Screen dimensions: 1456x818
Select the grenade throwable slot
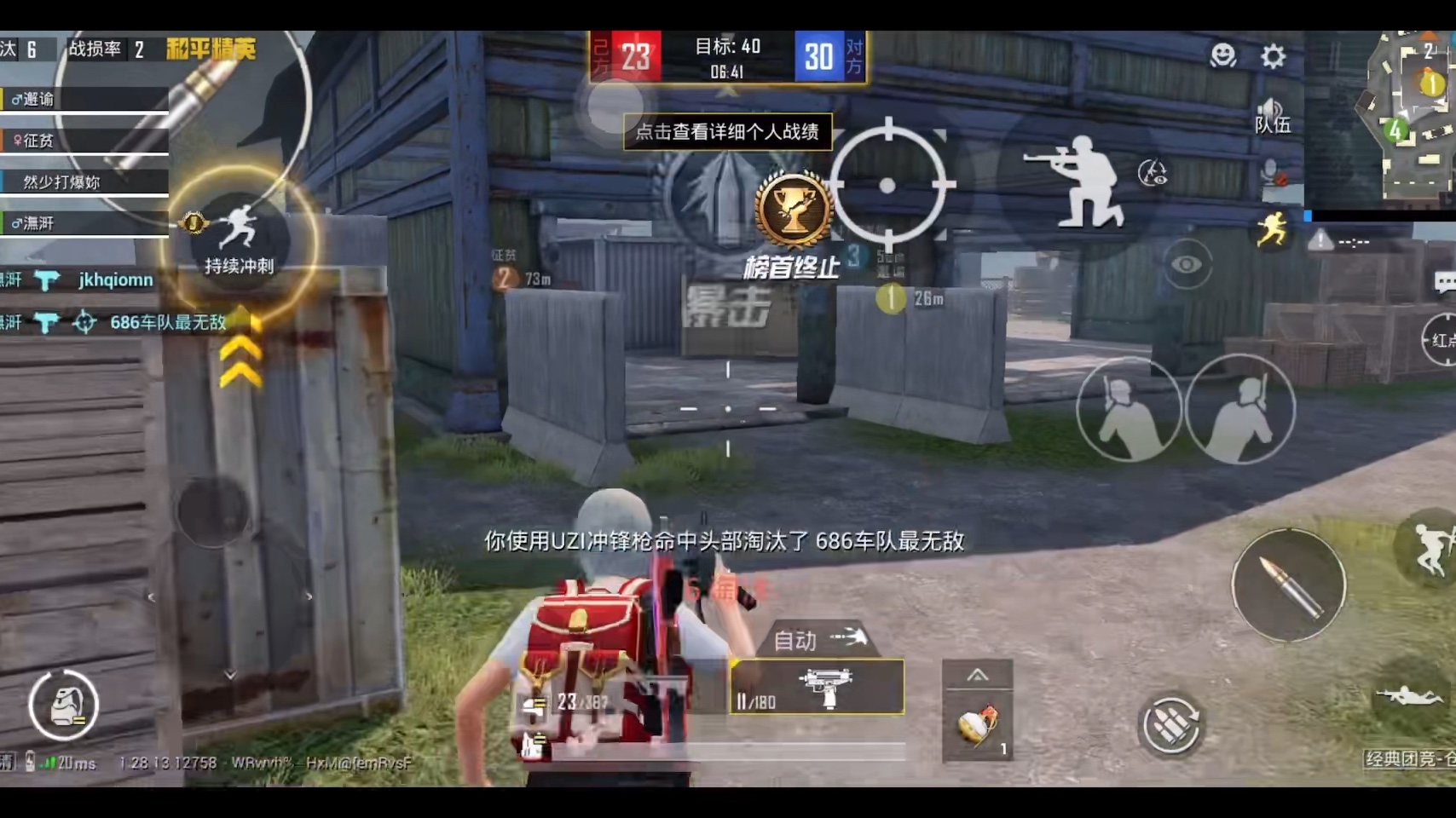pyautogui.click(x=978, y=726)
